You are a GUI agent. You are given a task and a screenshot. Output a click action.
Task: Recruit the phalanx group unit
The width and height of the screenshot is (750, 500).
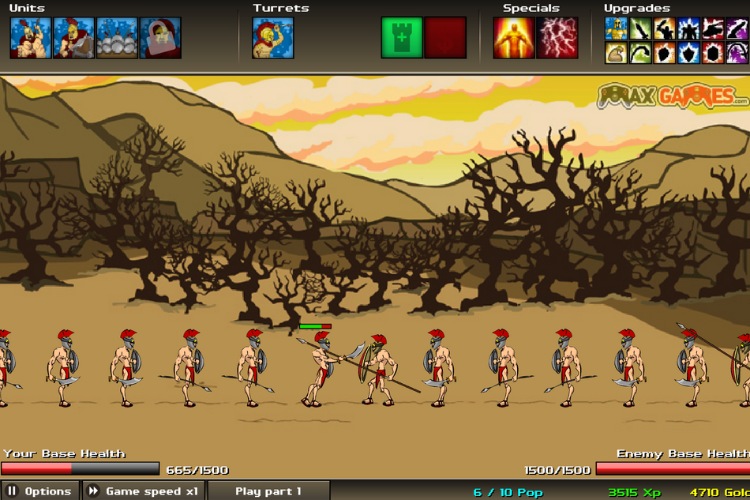point(117,38)
